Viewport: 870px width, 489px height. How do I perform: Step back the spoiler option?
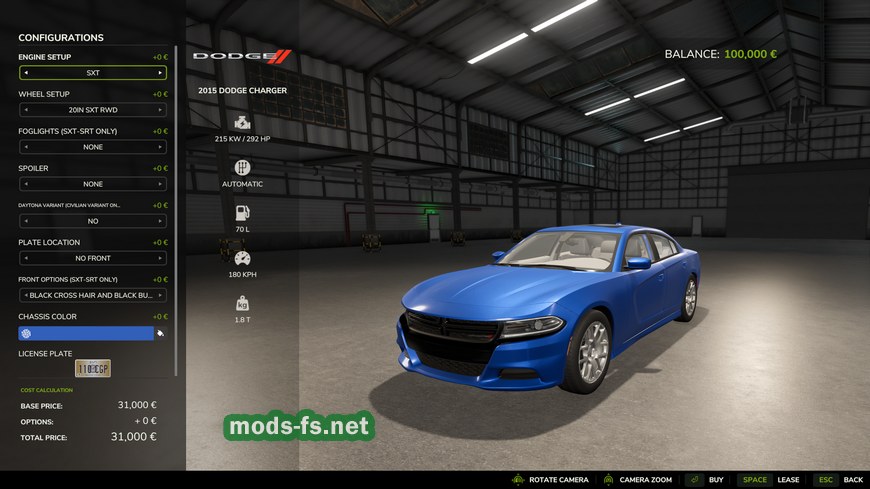(x=26, y=184)
